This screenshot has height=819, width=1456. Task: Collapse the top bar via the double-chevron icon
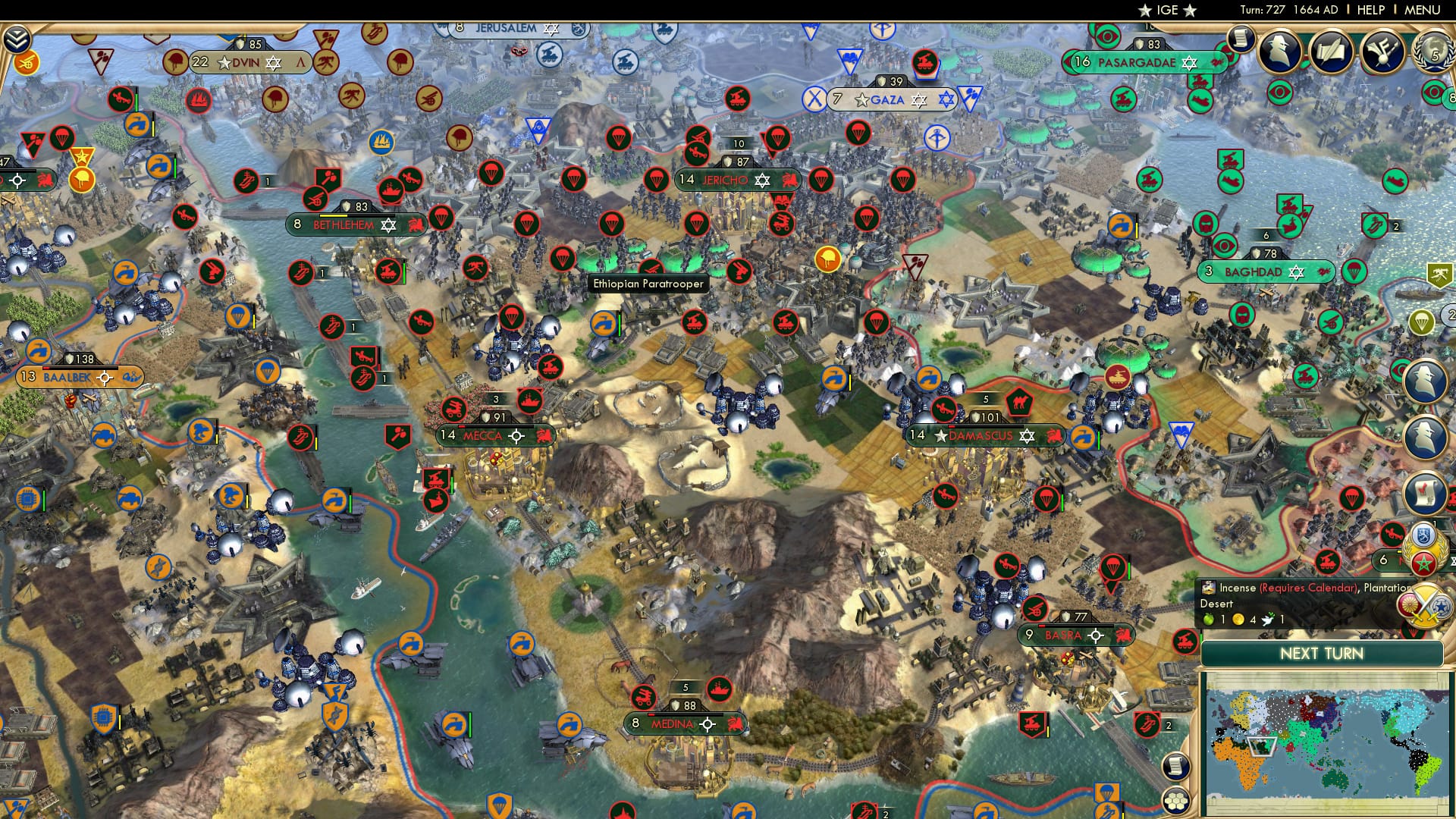pyautogui.click(x=17, y=40)
